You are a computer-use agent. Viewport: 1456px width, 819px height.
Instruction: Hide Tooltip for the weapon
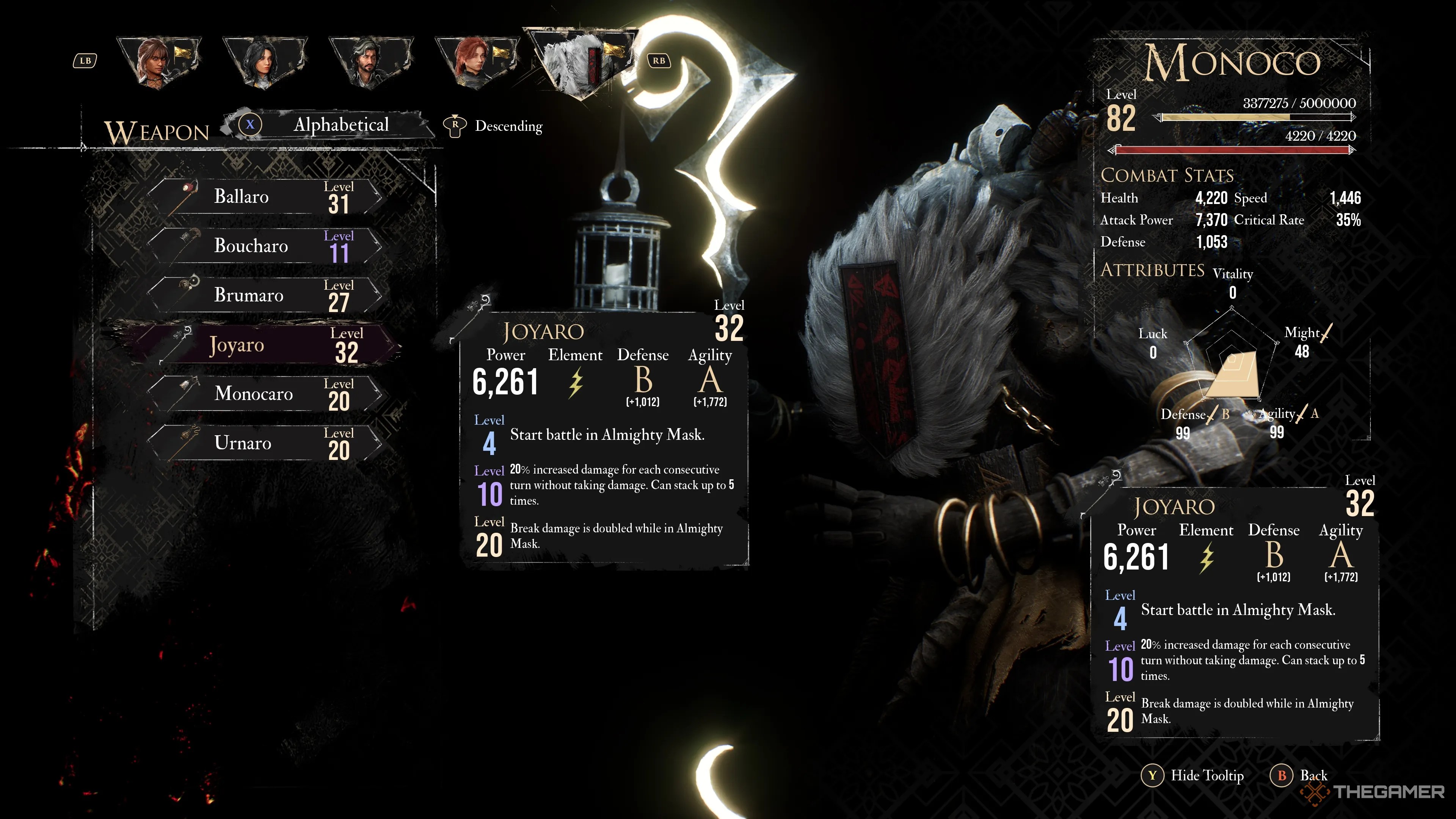(x=1194, y=775)
